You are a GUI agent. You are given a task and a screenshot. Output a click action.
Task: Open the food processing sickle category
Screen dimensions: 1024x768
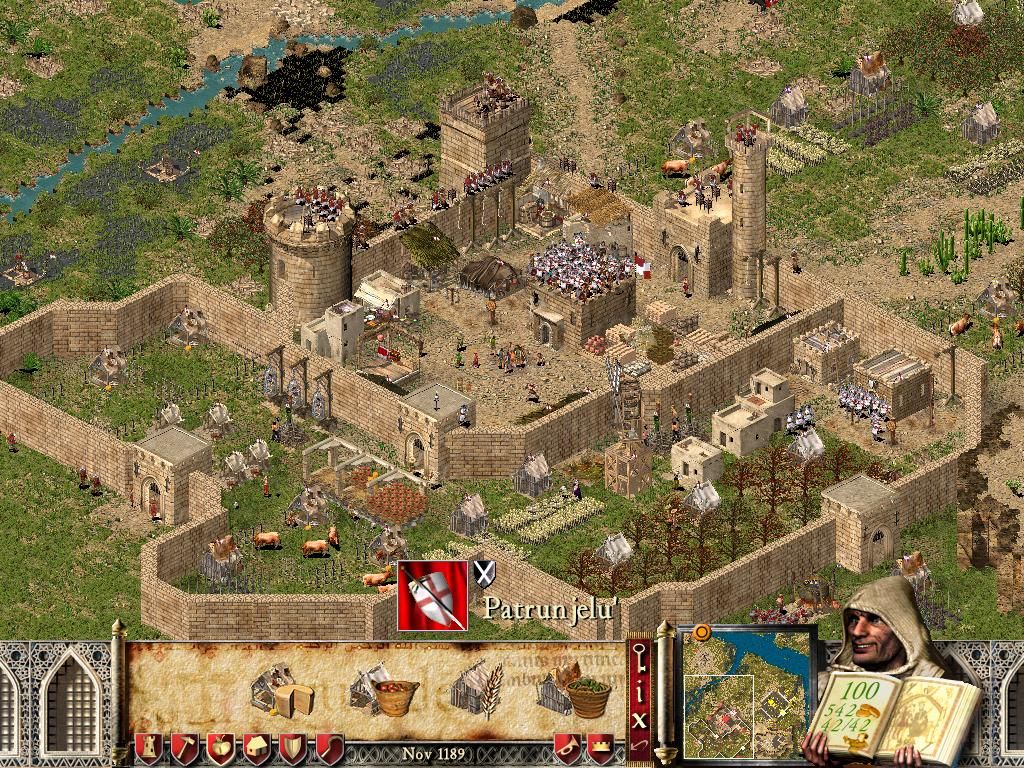coord(329,747)
